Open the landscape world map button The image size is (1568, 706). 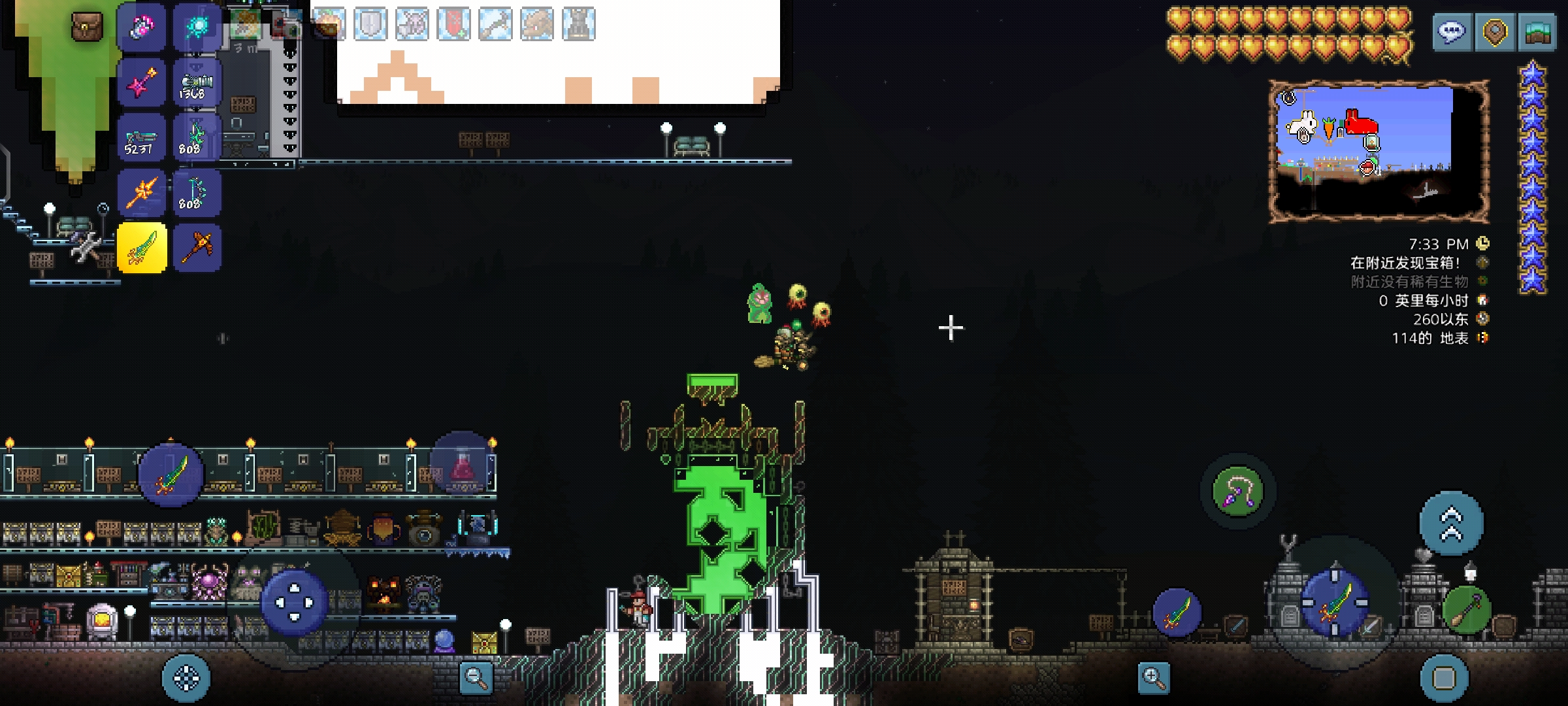(1538, 32)
